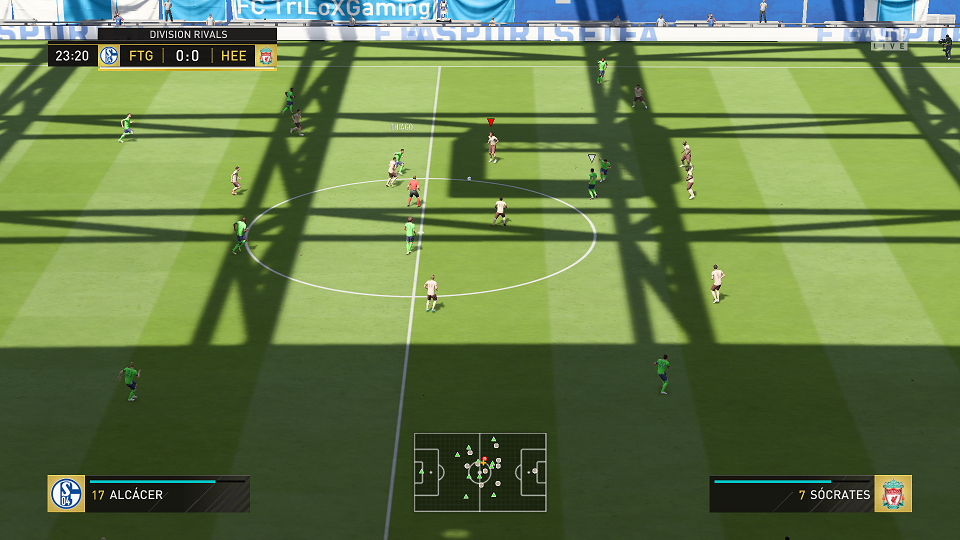This screenshot has height=540, width=960.
Task: Click the Sócrates player name panel
Action: (791, 494)
